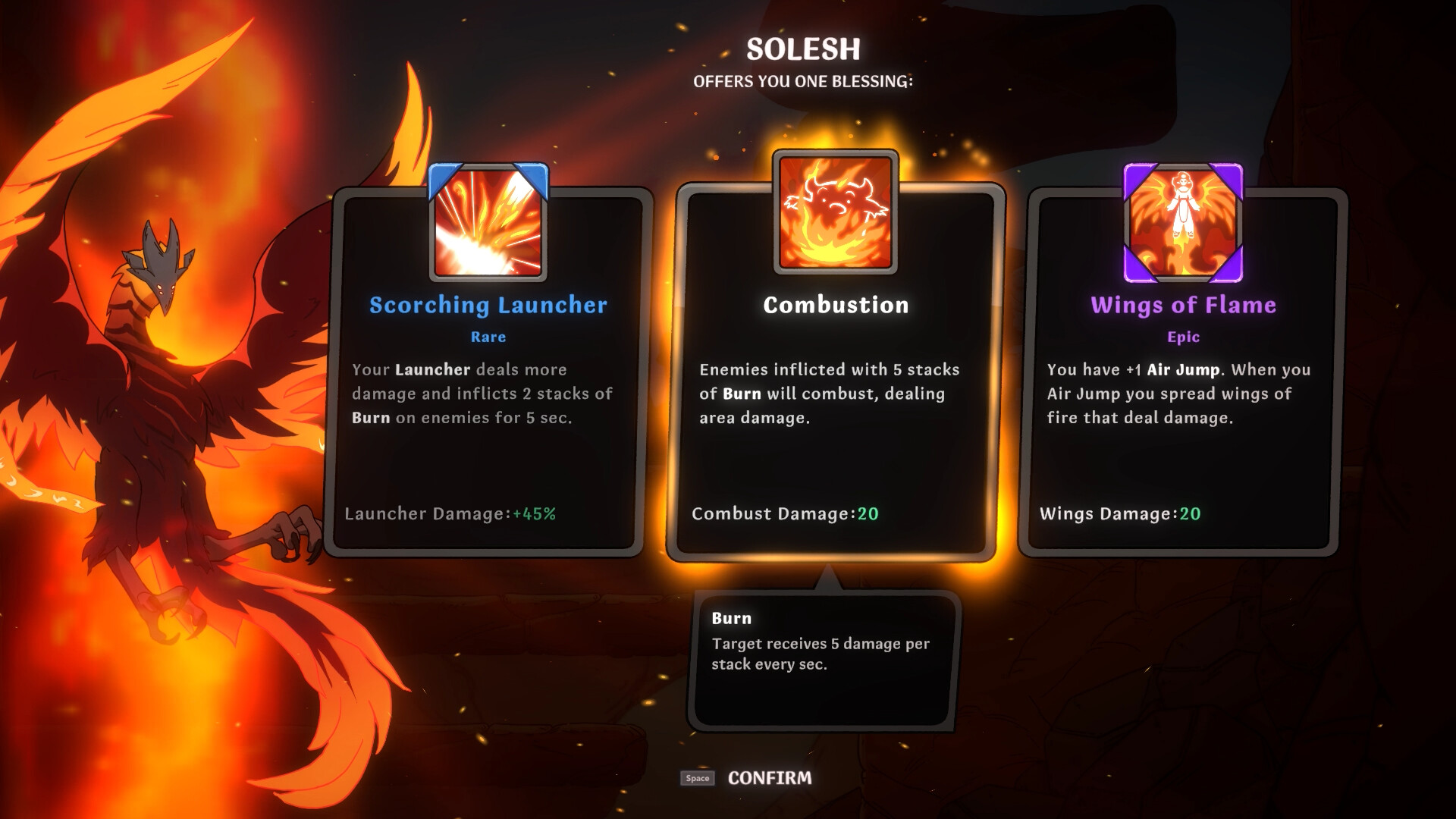Image resolution: width=1456 pixels, height=819 pixels.
Task: Click the SOLESH title text
Action: click(x=802, y=50)
